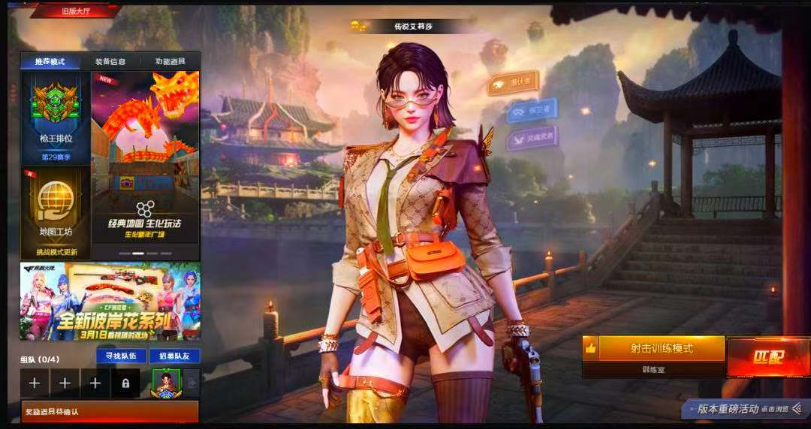The image size is (811, 429).
Task: Open the 奖励道具待确认 reward notice bar
Action: [x=110, y=411]
